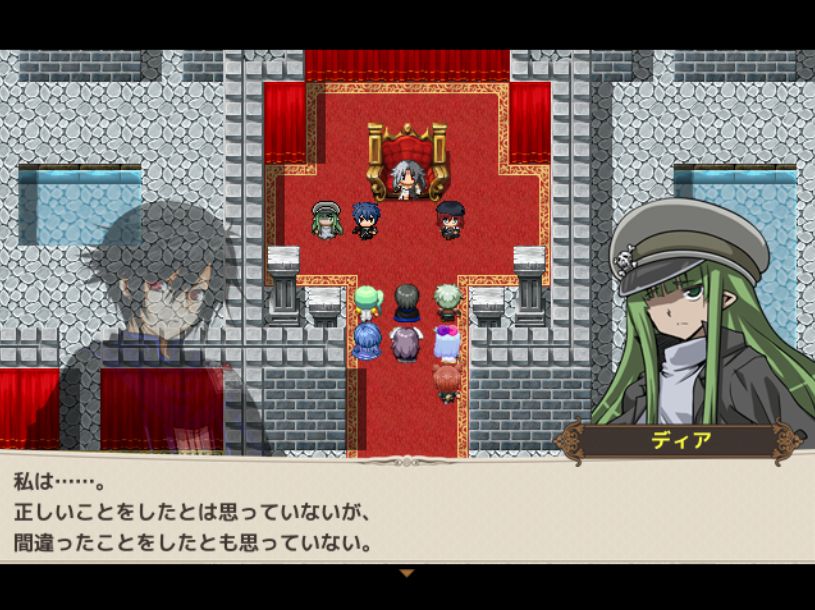Click the dialogue continue arrow indicator
The width and height of the screenshot is (815, 610).
coord(406,573)
